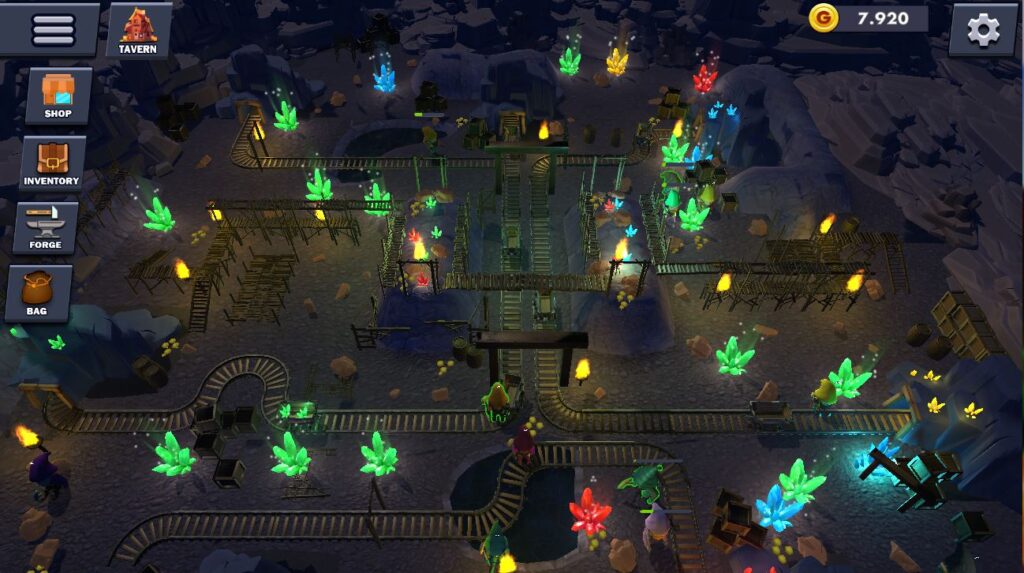
Task: Open the Bag
Action: pyautogui.click(x=38, y=293)
